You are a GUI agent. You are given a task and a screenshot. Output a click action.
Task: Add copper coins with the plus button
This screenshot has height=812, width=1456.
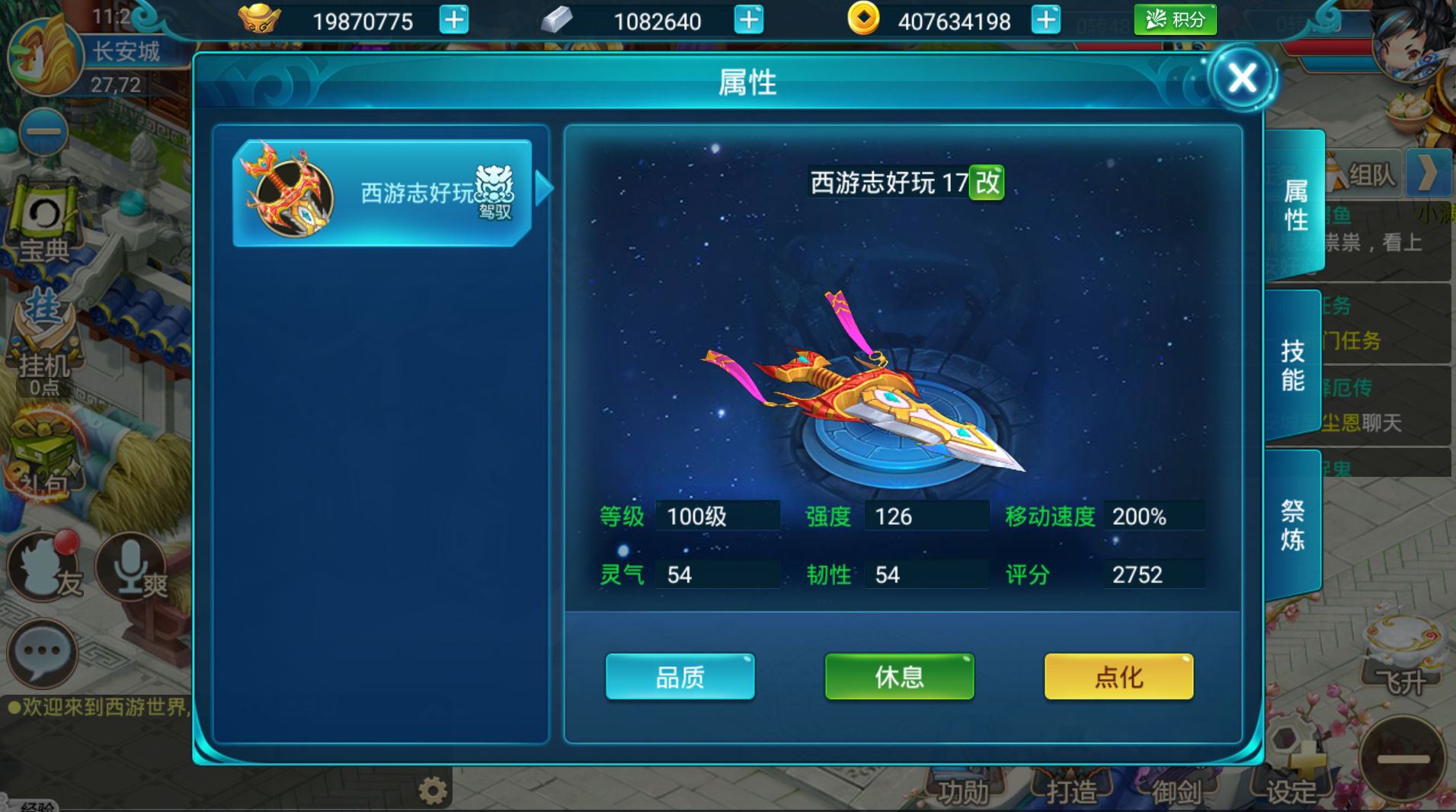pos(1045,20)
